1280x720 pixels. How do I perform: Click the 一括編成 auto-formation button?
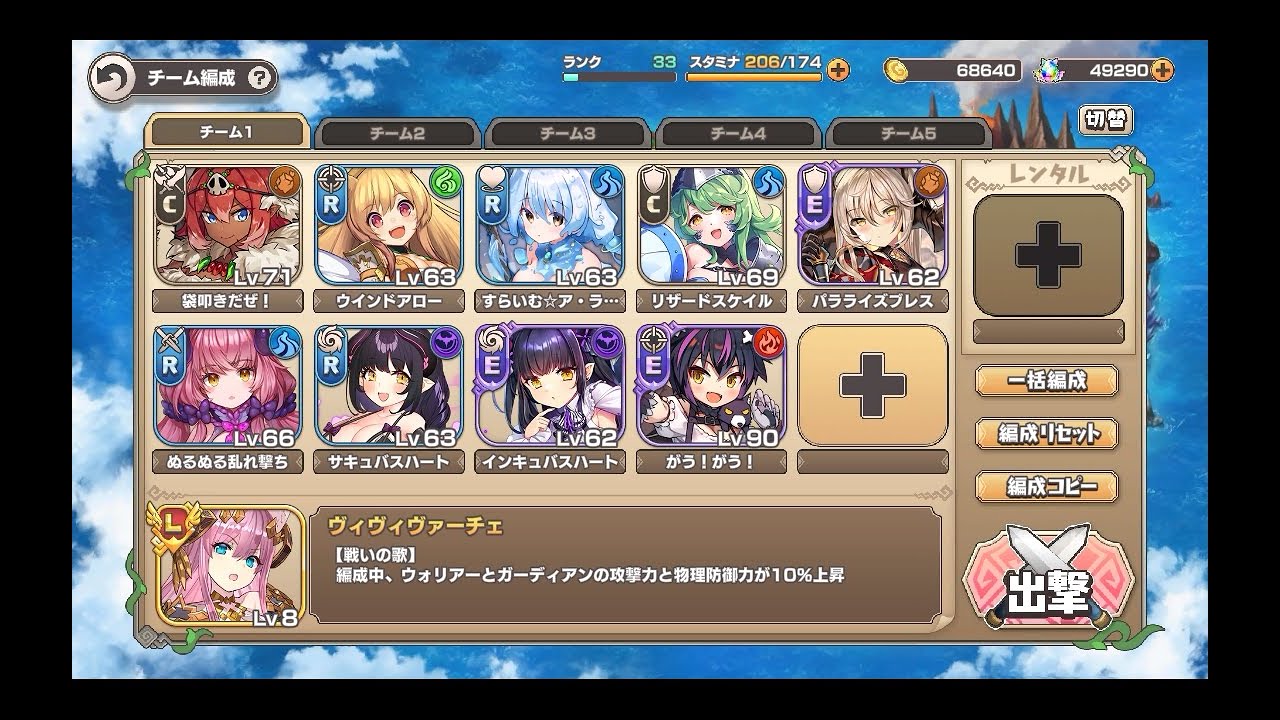1047,380
